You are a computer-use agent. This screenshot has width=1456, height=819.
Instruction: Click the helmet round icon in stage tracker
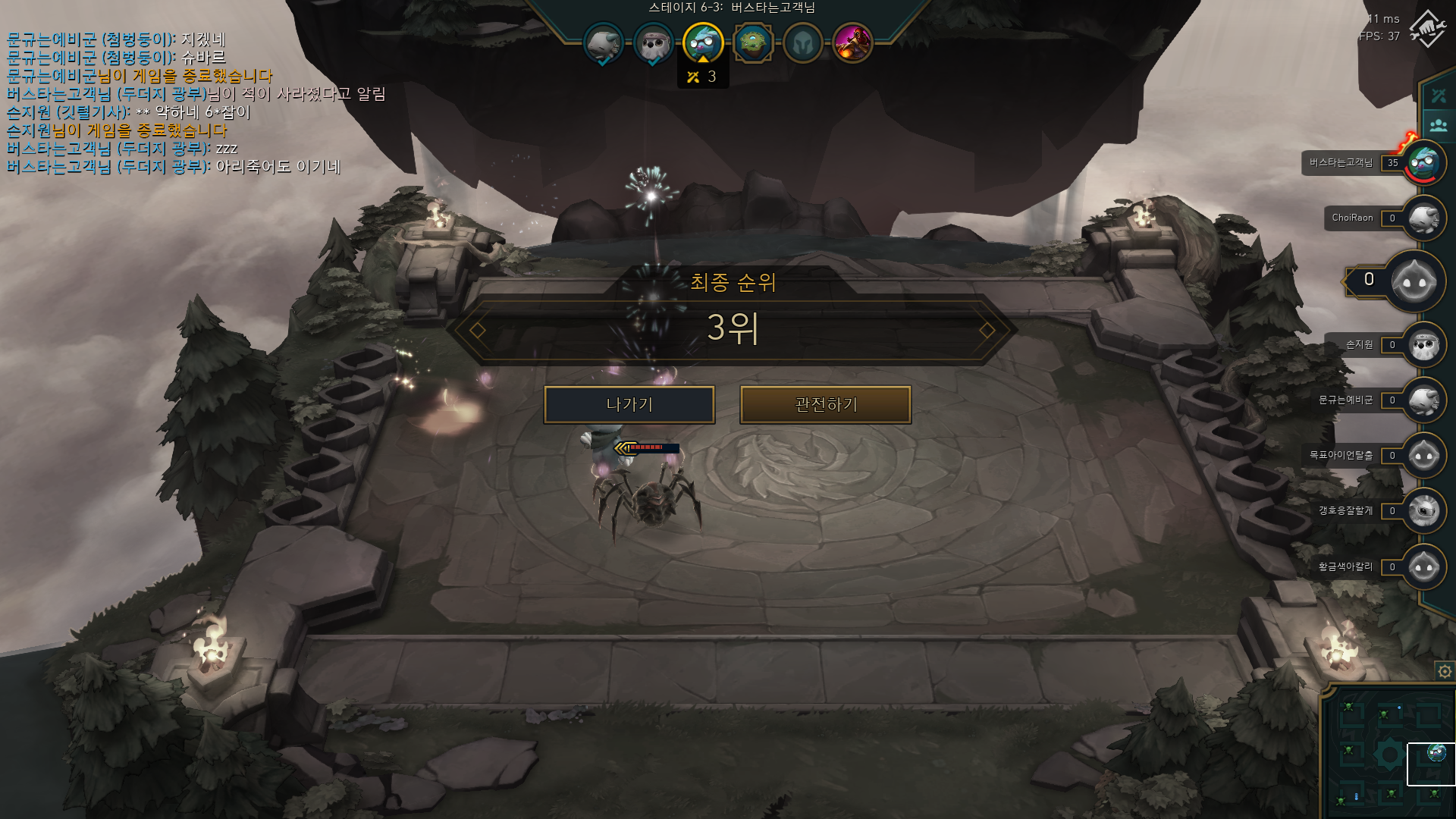pyautogui.click(x=802, y=43)
